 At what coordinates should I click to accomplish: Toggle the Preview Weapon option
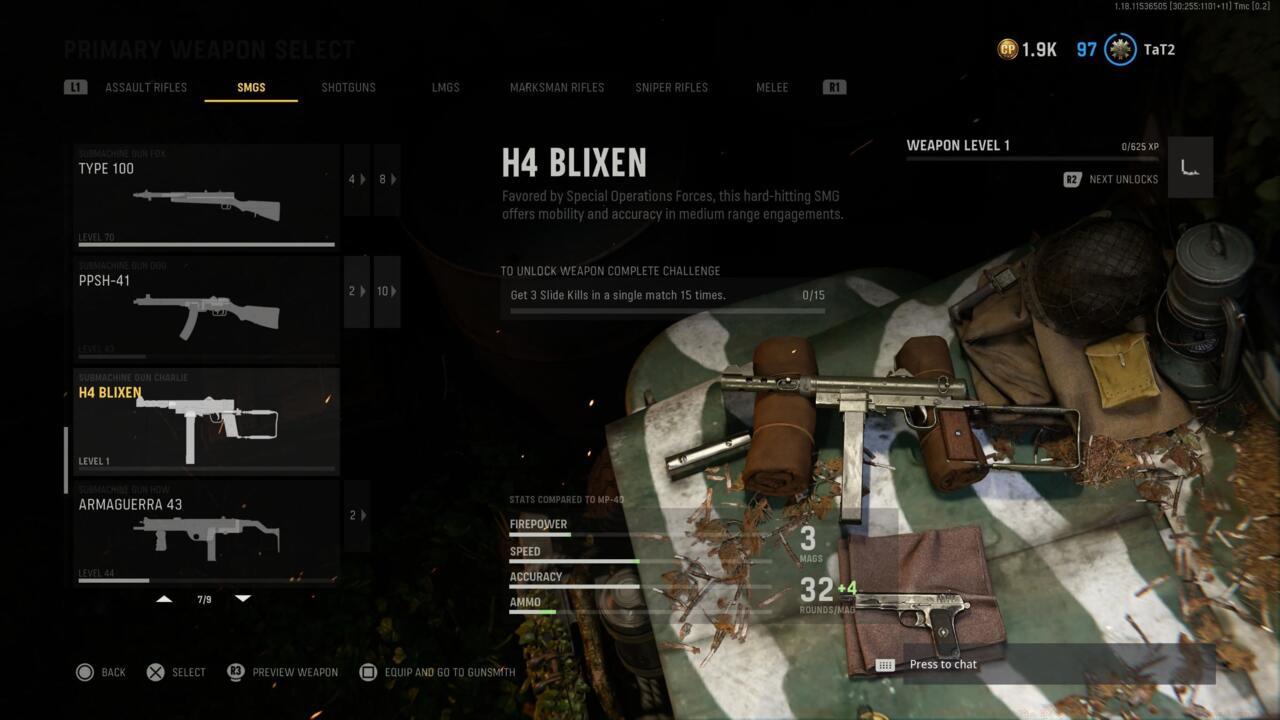coord(283,672)
